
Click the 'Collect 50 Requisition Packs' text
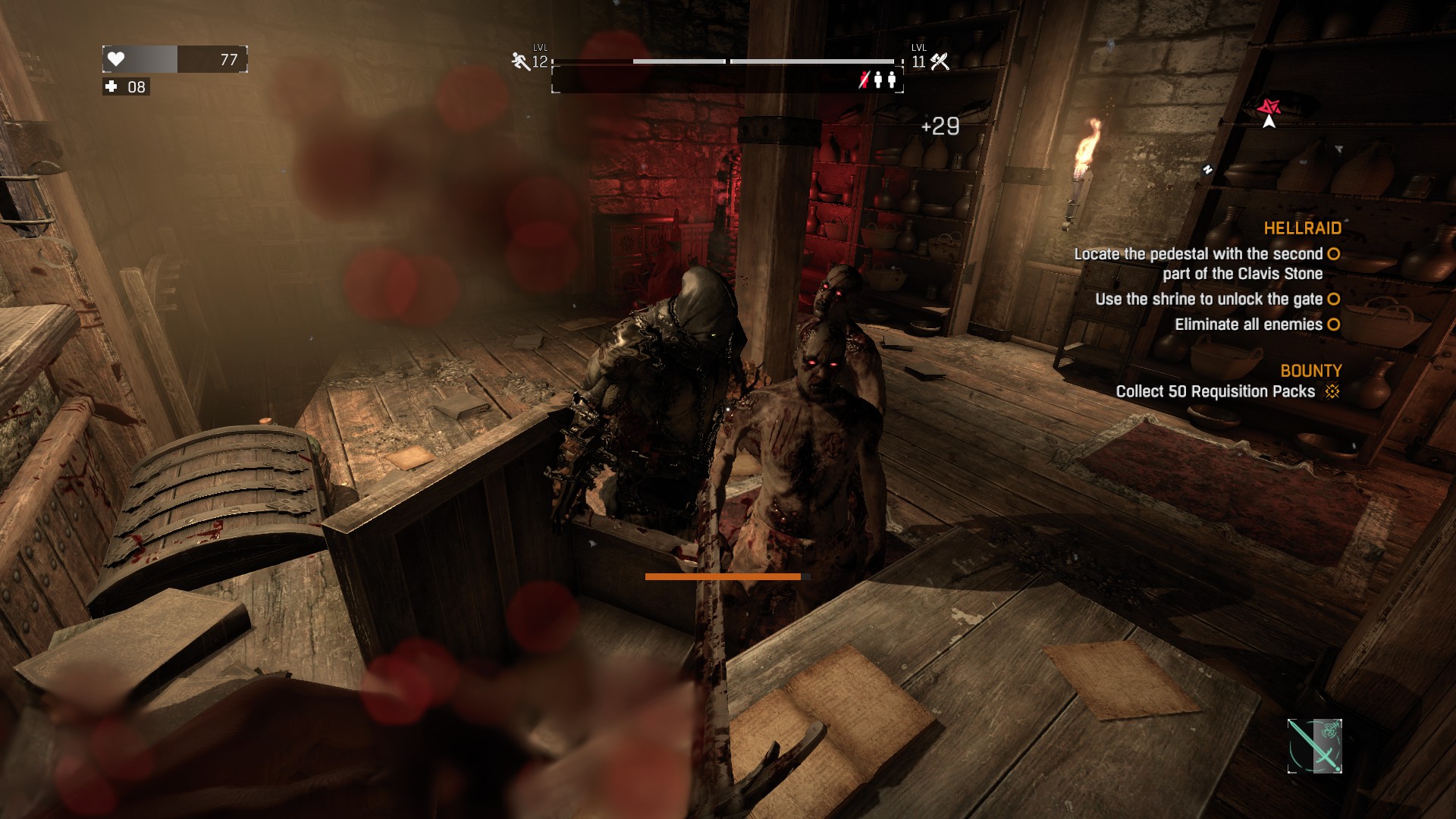(1214, 392)
